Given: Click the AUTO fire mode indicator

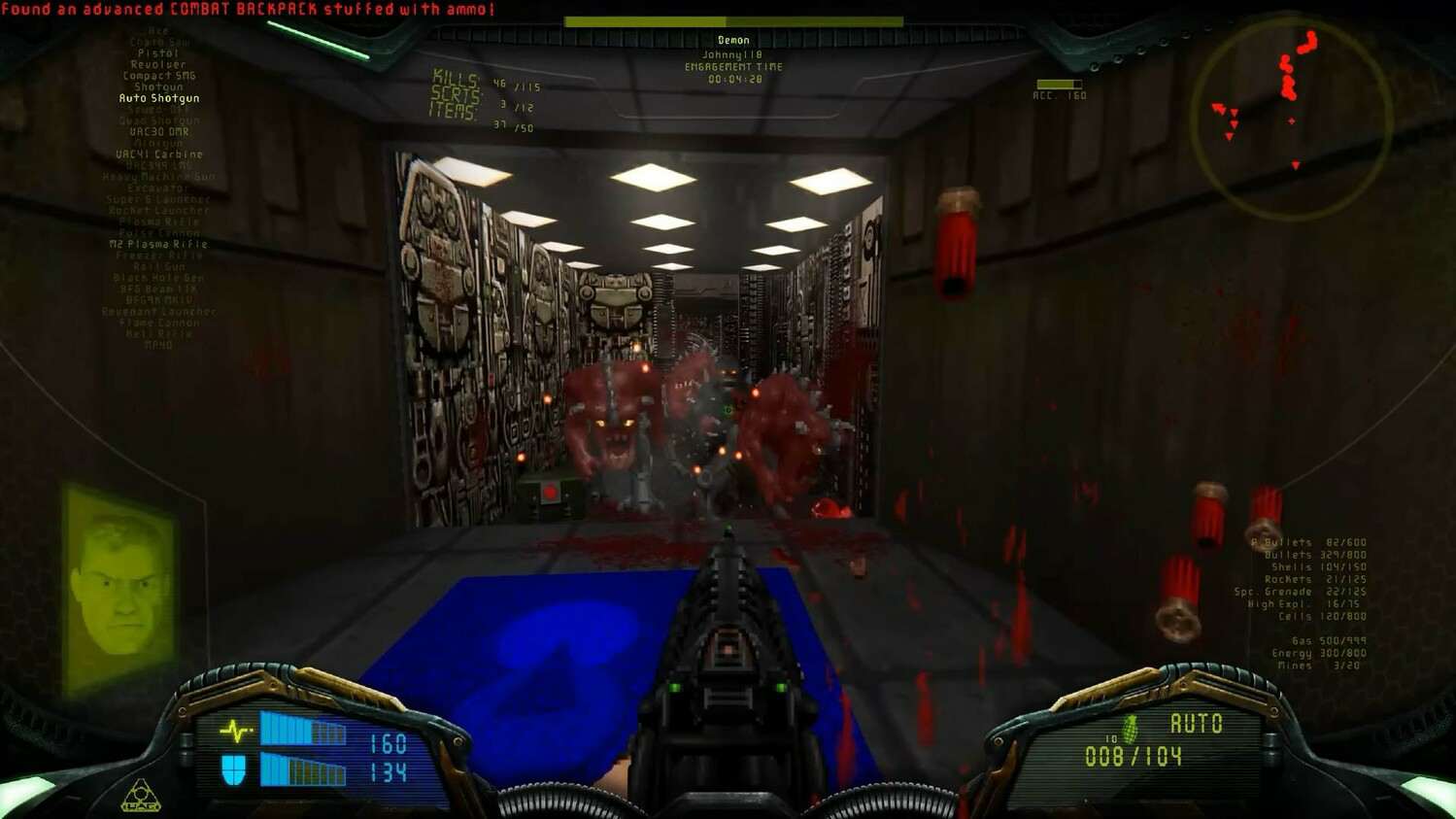Looking at the screenshot, I should [1196, 724].
